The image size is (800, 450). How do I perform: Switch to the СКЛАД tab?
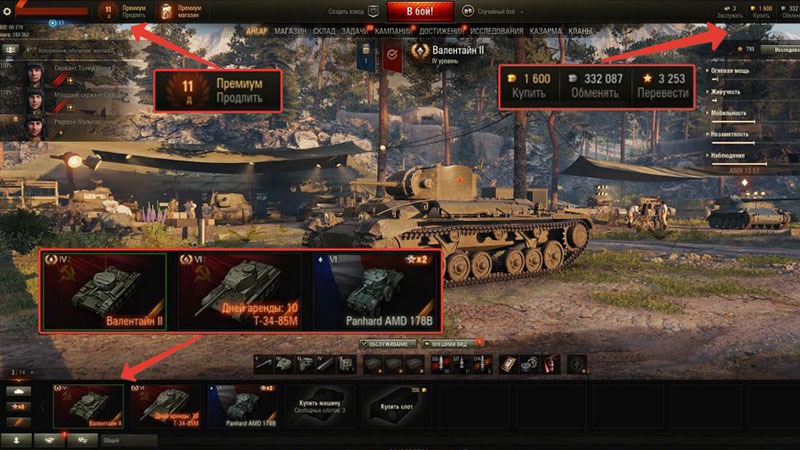[x=325, y=31]
